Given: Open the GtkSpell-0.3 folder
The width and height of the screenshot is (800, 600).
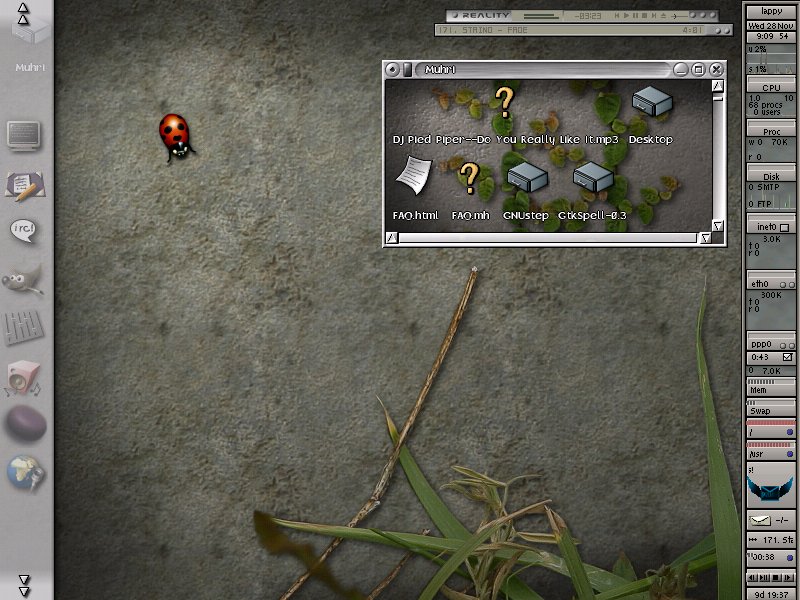Looking at the screenshot, I should pyautogui.click(x=592, y=178).
